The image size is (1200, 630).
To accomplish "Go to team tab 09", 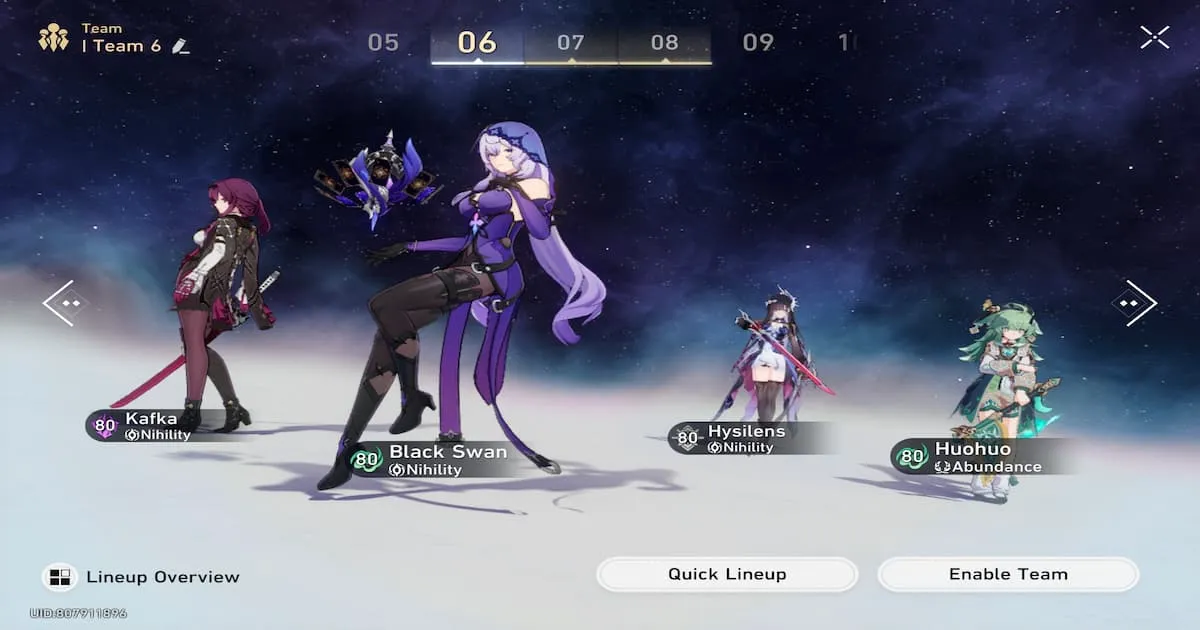I will tap(758, 43).
